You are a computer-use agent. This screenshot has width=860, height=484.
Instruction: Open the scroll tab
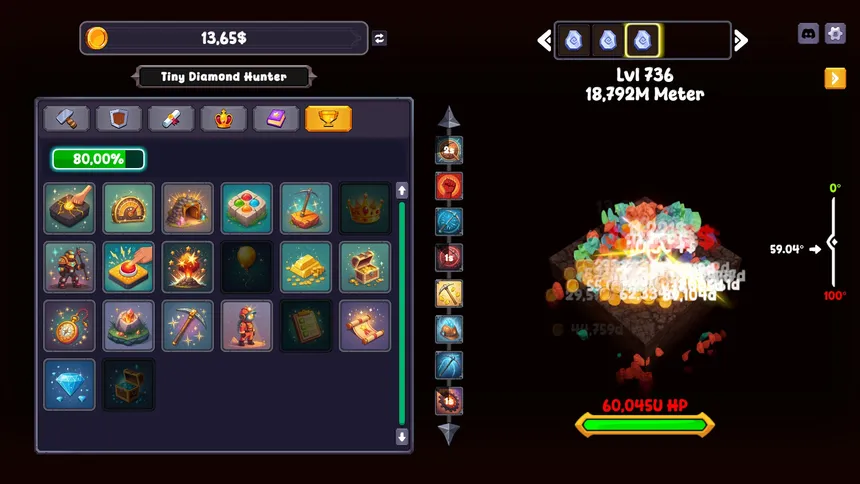[171, 119]
